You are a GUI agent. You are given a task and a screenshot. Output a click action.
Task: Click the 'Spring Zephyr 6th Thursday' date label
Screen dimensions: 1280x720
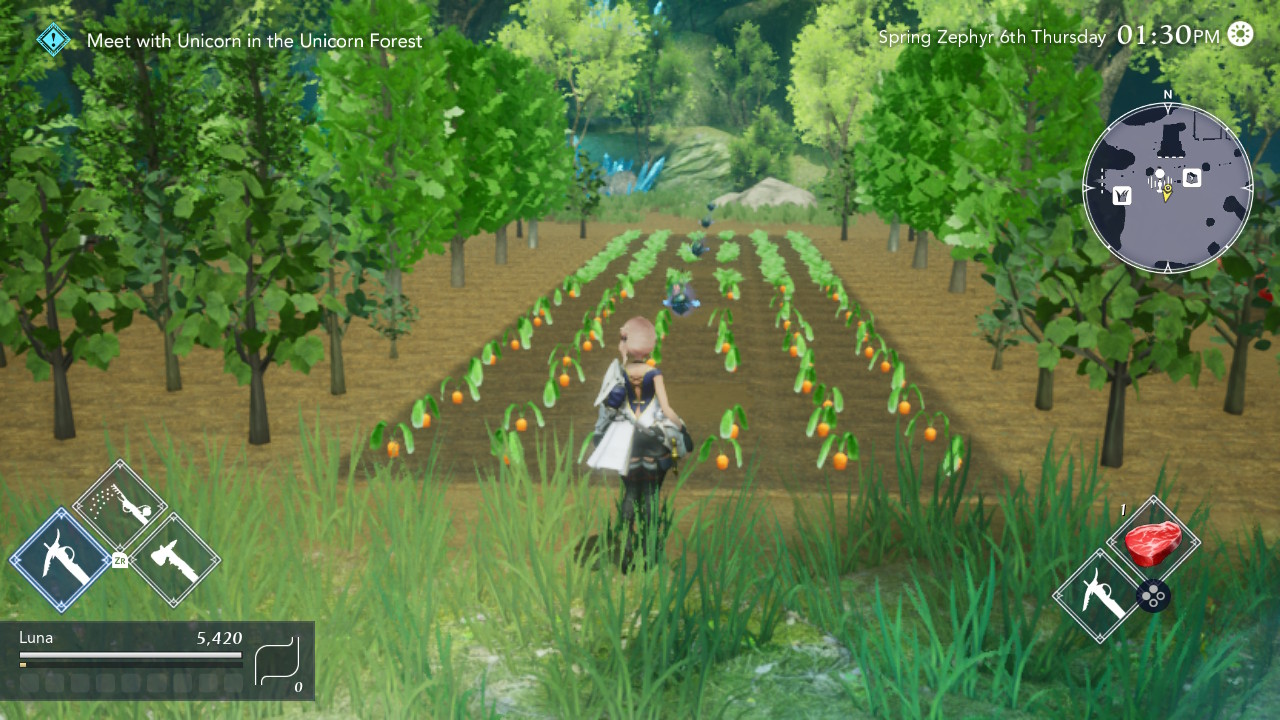coord(991,36)
